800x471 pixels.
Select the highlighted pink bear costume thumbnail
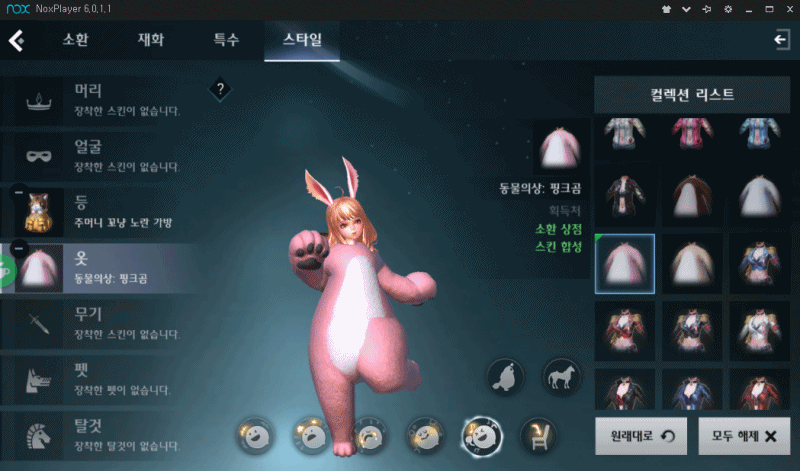click(625, 265)
